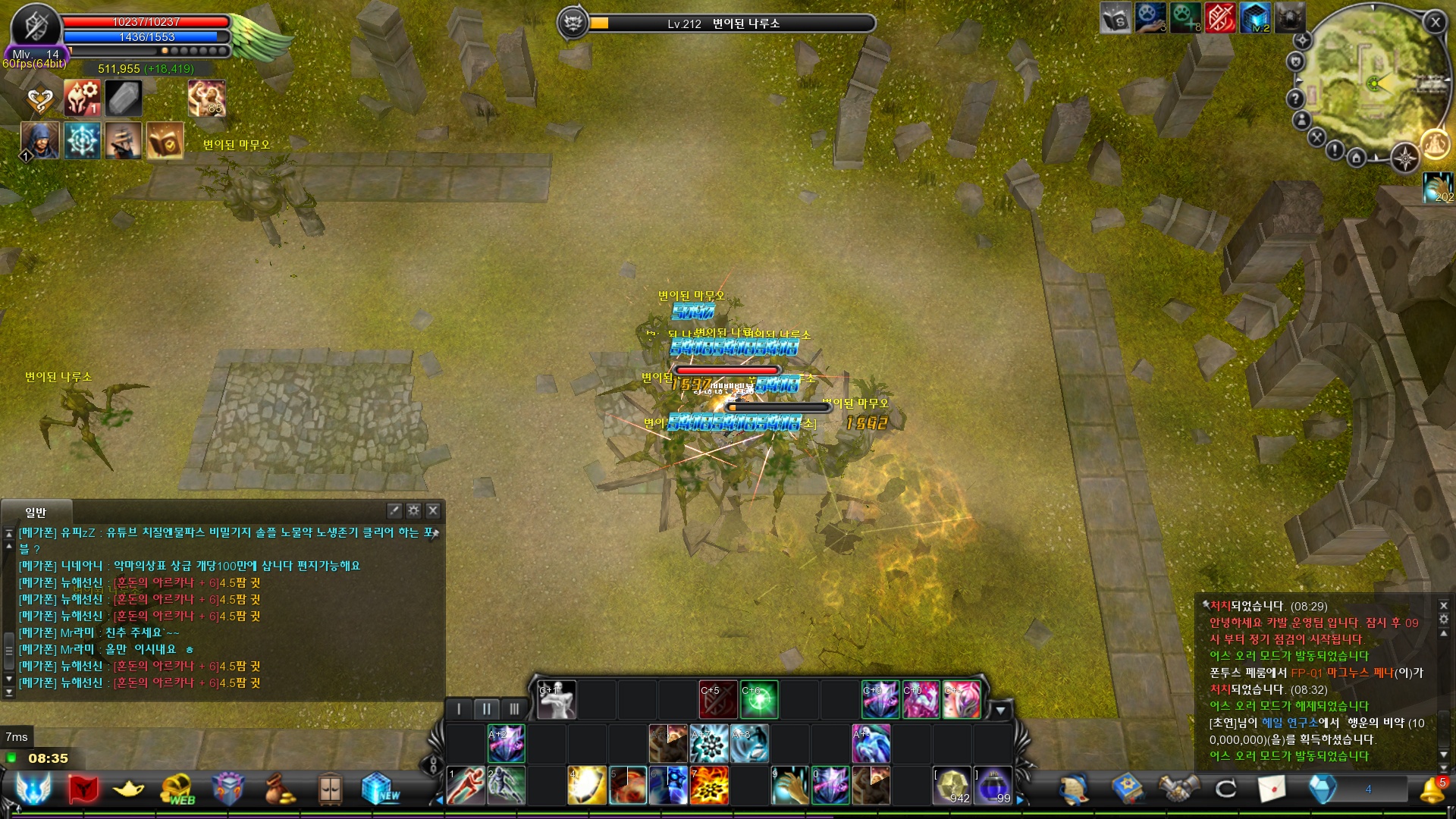Switch to quickbar tab II
The image size is (1456, 819).
point(486,708)
